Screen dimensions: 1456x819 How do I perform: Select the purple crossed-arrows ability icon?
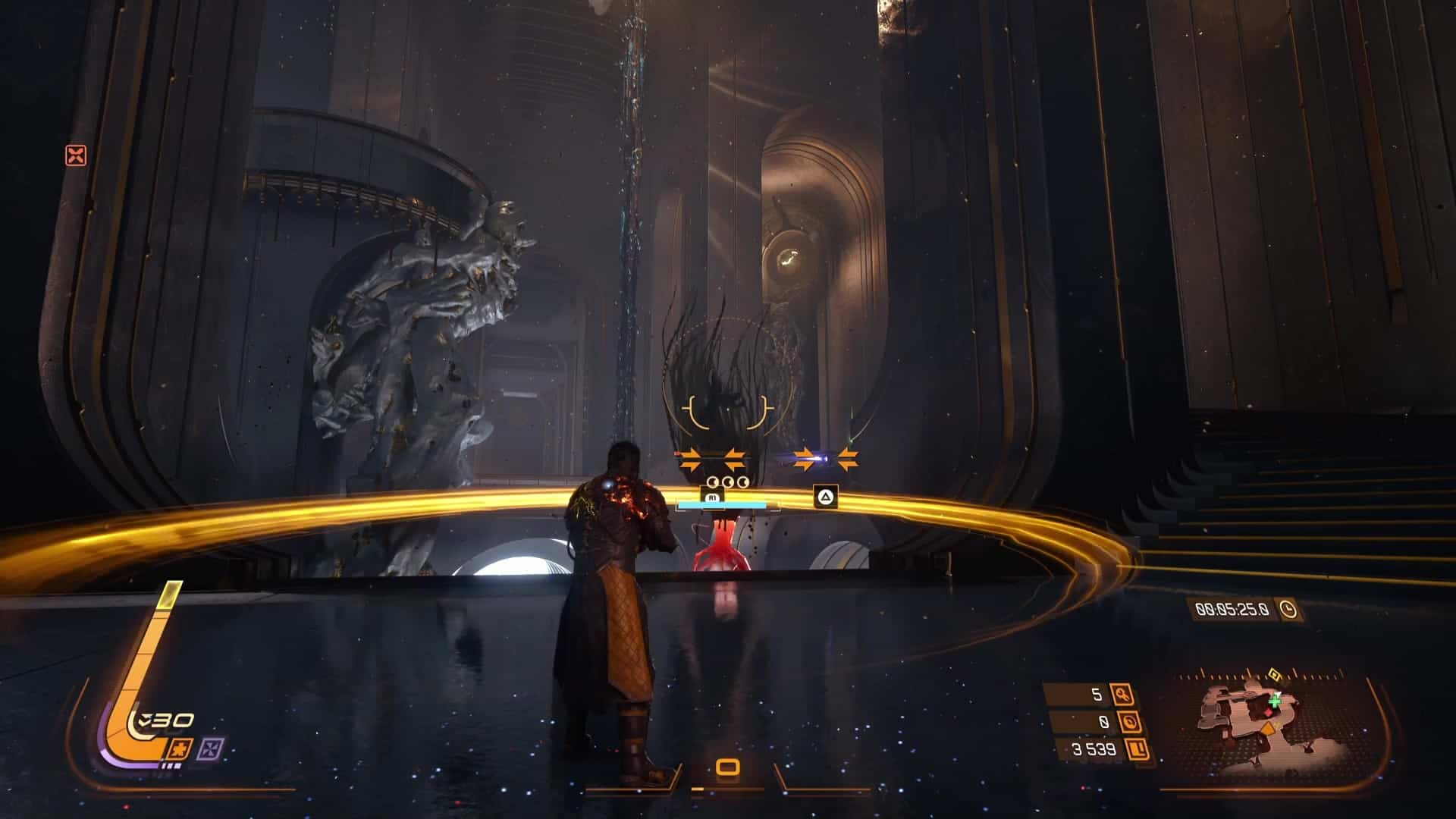[x=208, y=750]
